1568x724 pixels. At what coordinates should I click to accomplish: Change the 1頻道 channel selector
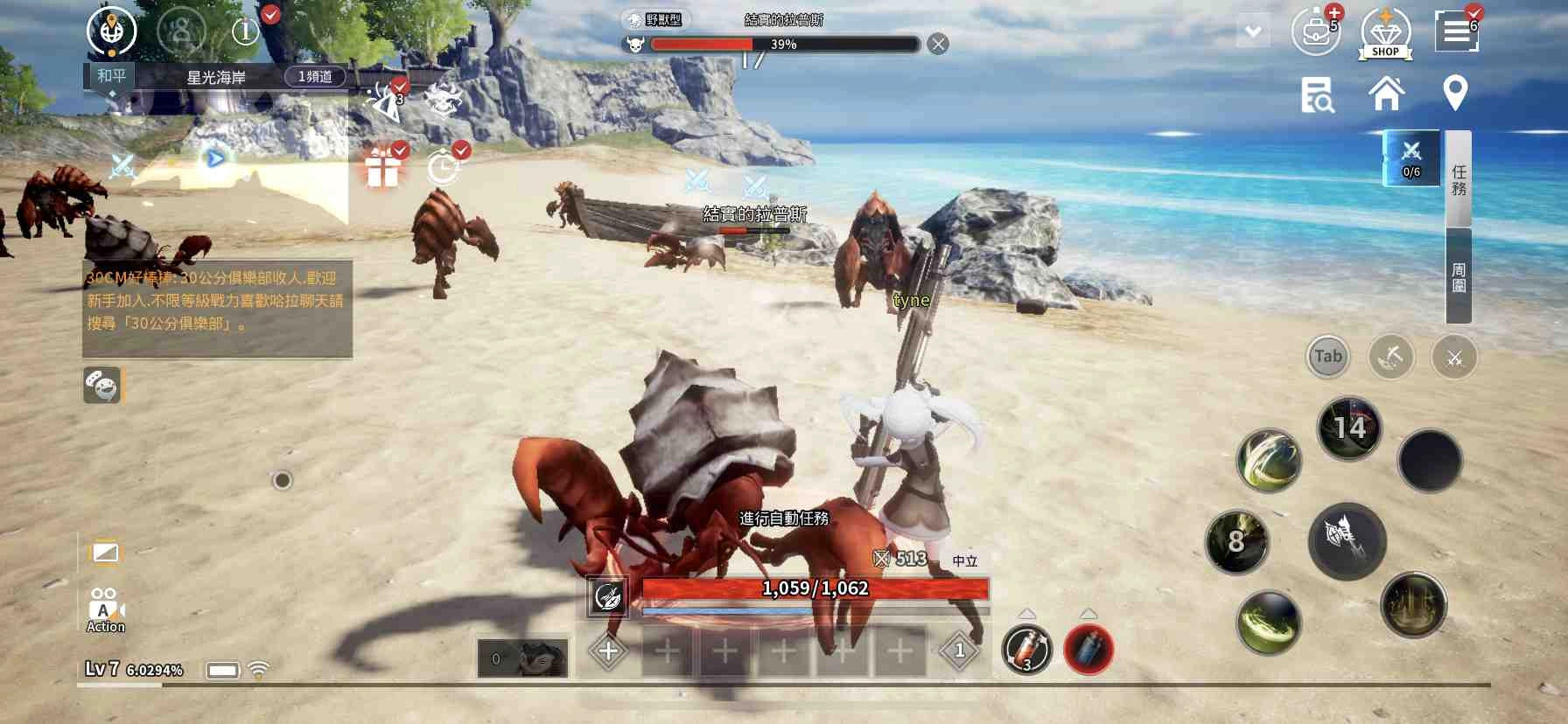[x=315, y=77]
